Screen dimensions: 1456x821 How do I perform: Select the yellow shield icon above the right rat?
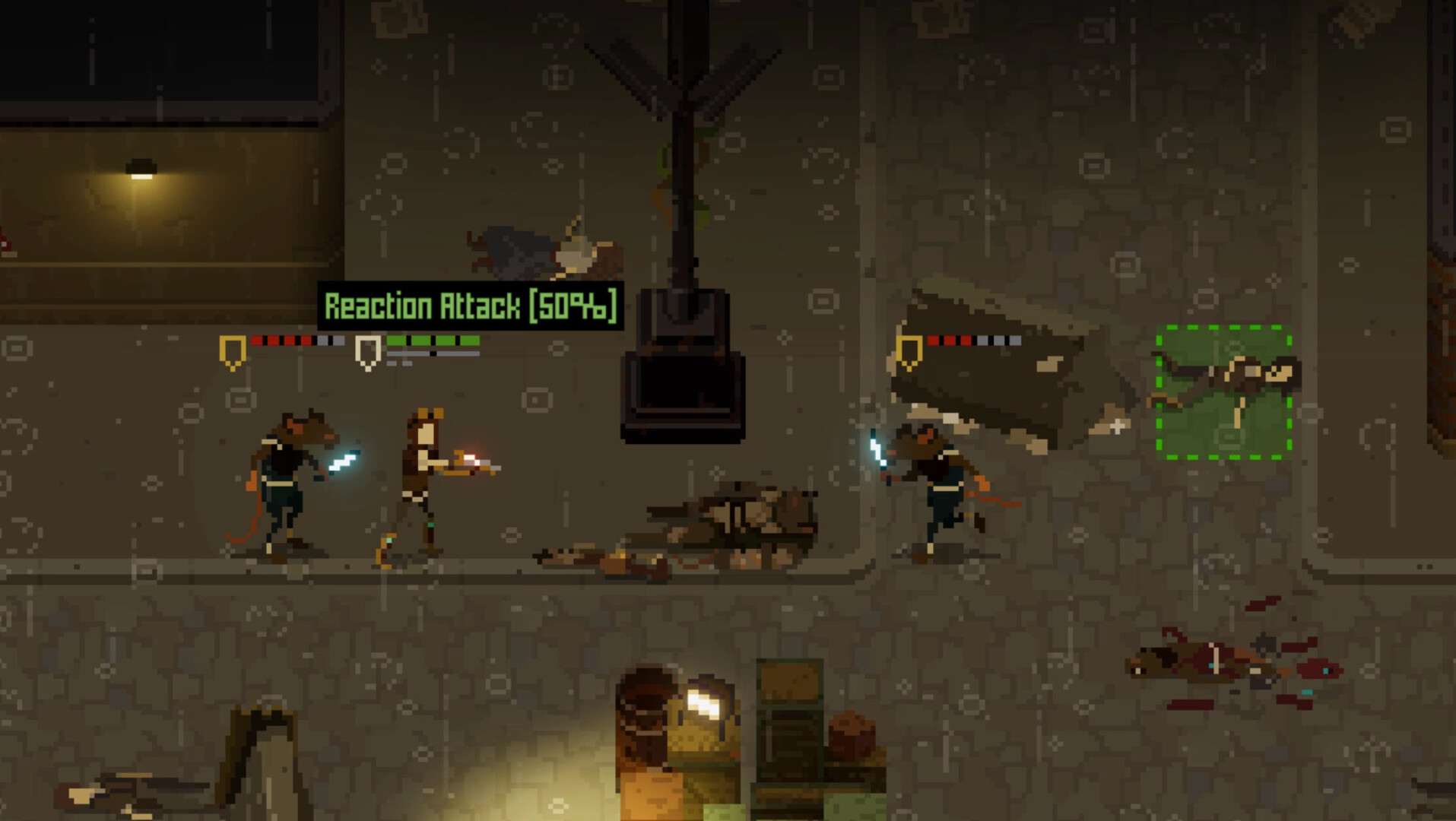(x=909, y=350)
